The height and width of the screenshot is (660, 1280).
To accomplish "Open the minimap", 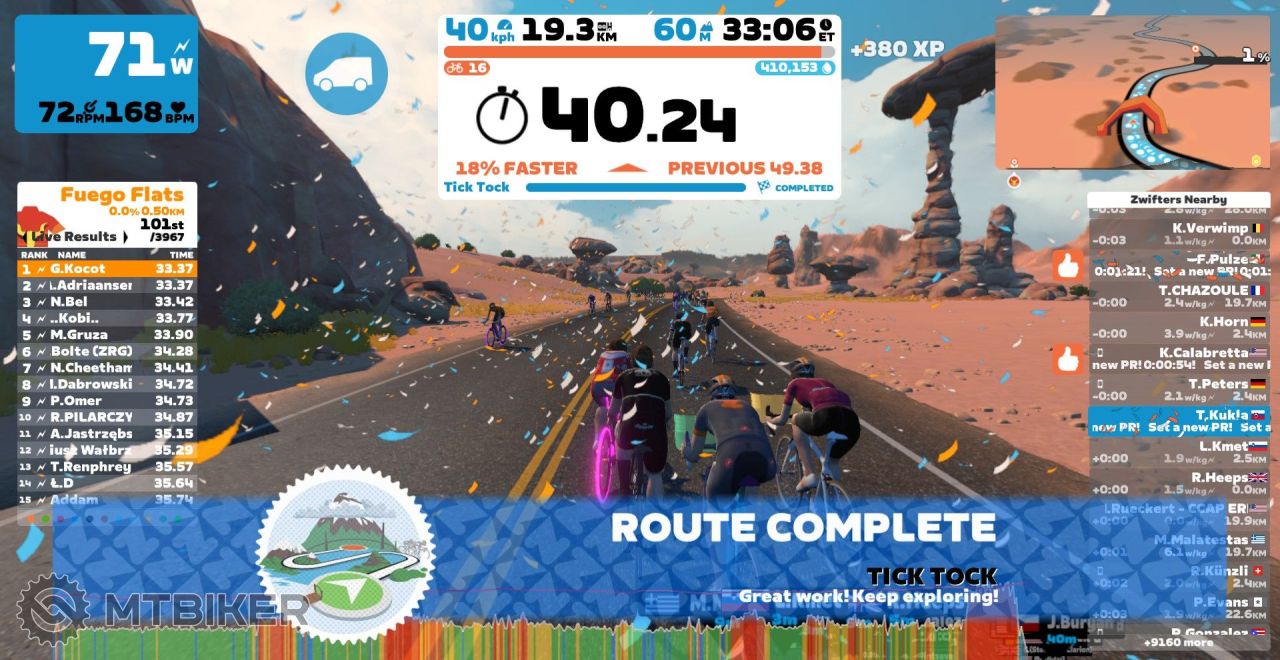I will (x=1132, y=92).
